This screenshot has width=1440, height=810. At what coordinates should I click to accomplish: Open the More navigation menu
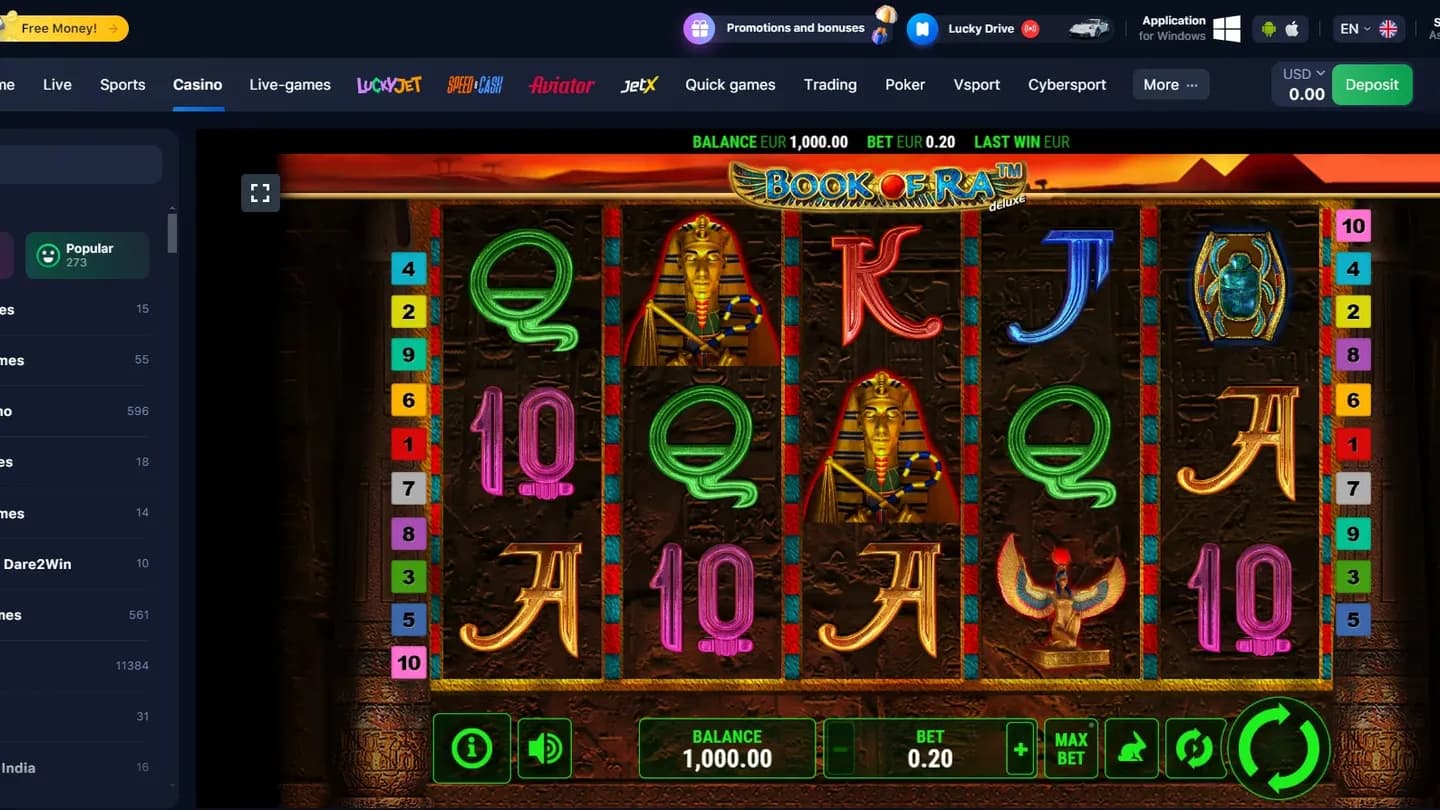click(x=1169, y=84)
